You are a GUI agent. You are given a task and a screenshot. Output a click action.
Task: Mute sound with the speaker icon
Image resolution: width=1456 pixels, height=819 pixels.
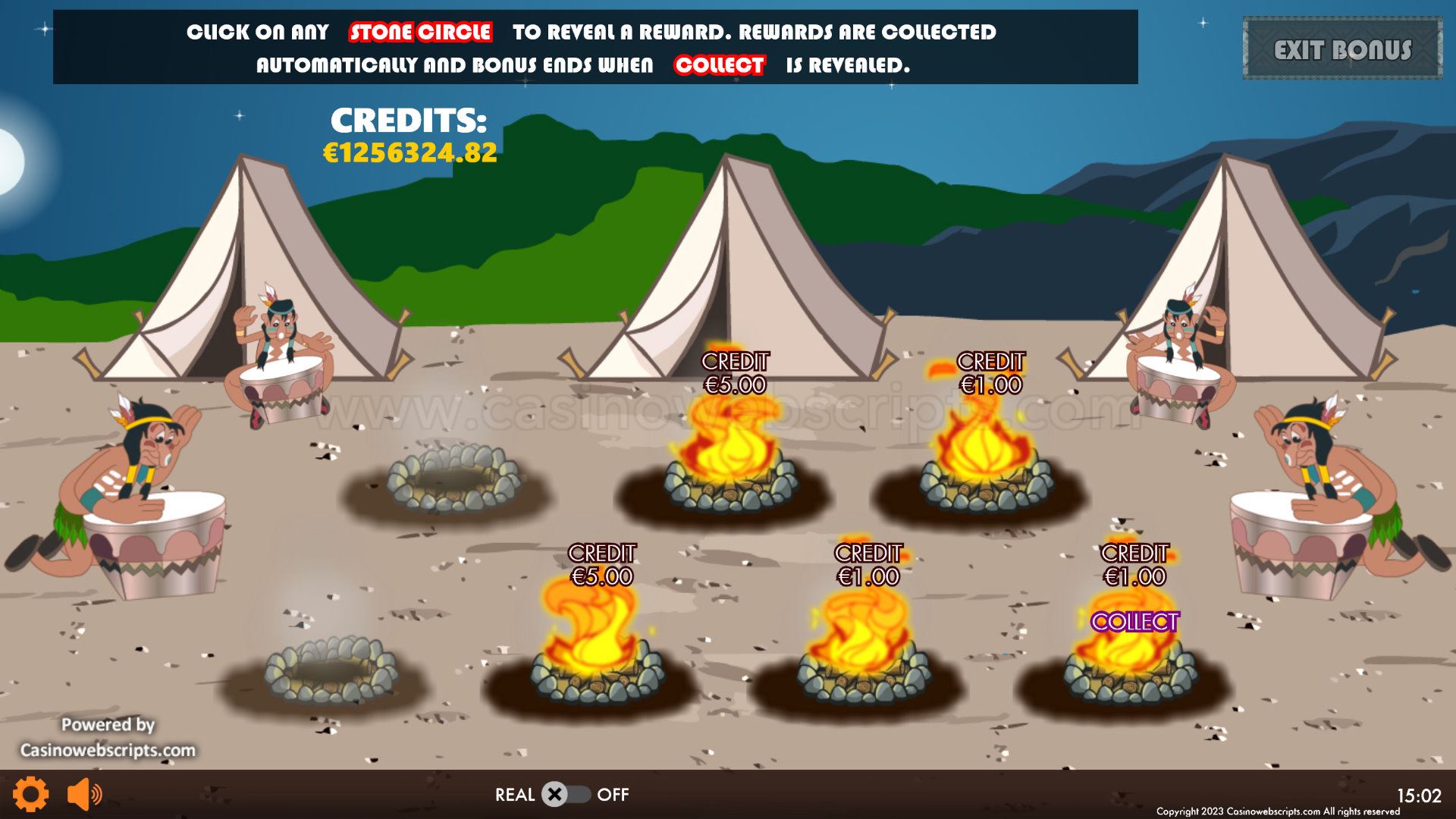coord(84,794)
